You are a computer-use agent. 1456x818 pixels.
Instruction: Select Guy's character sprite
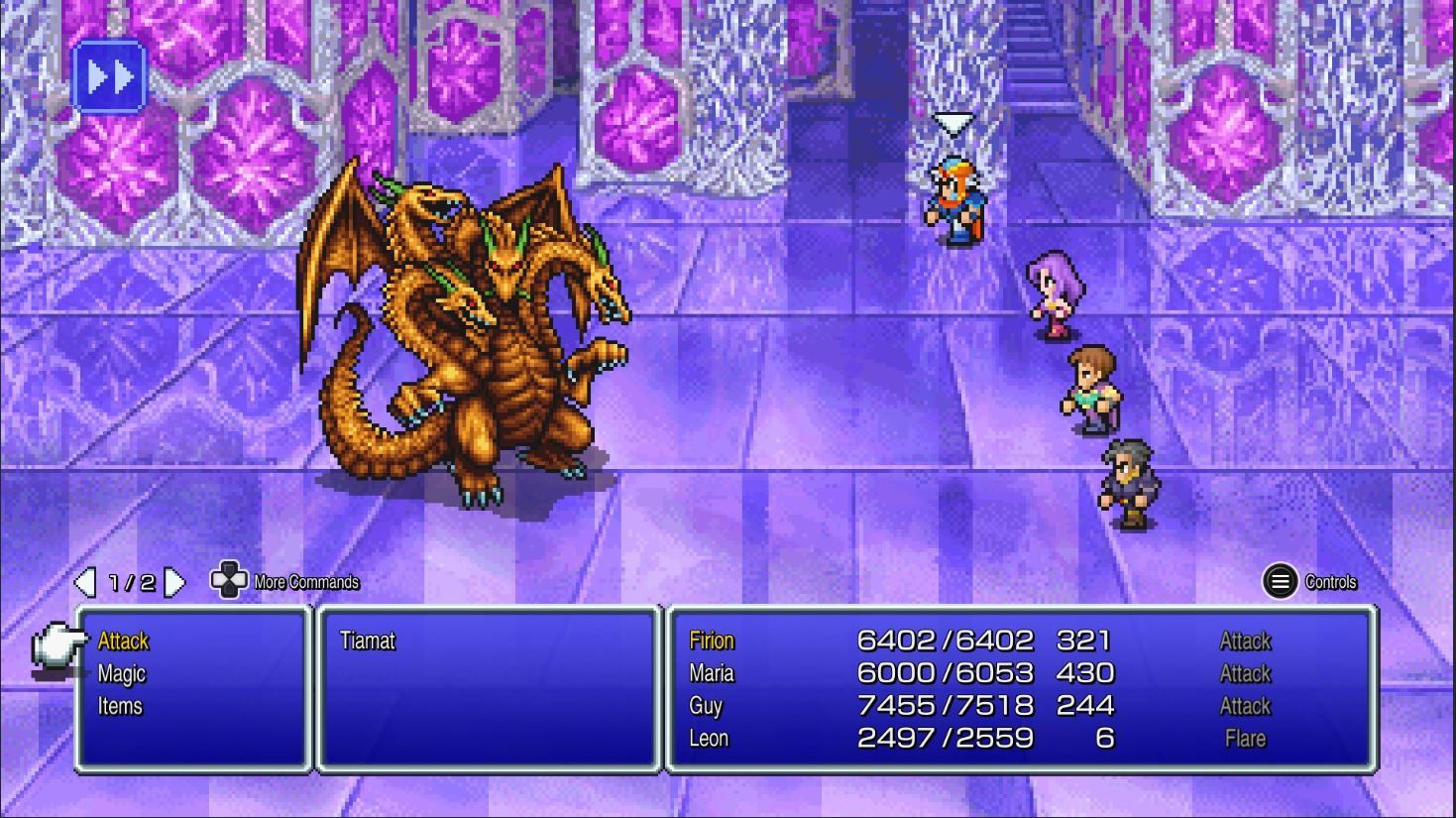pos(1088,387)
